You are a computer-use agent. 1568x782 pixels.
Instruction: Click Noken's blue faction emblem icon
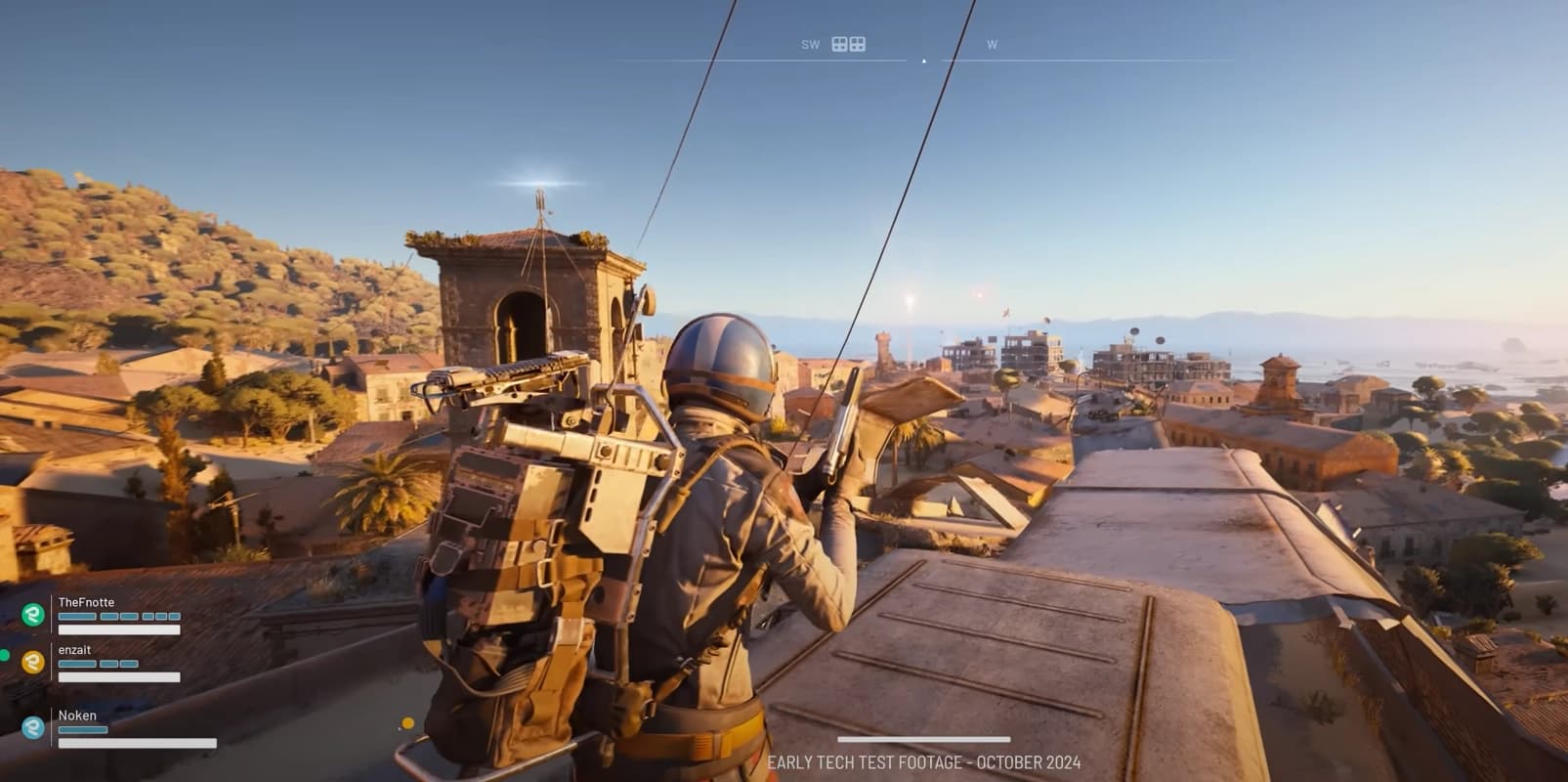[33, 728]
